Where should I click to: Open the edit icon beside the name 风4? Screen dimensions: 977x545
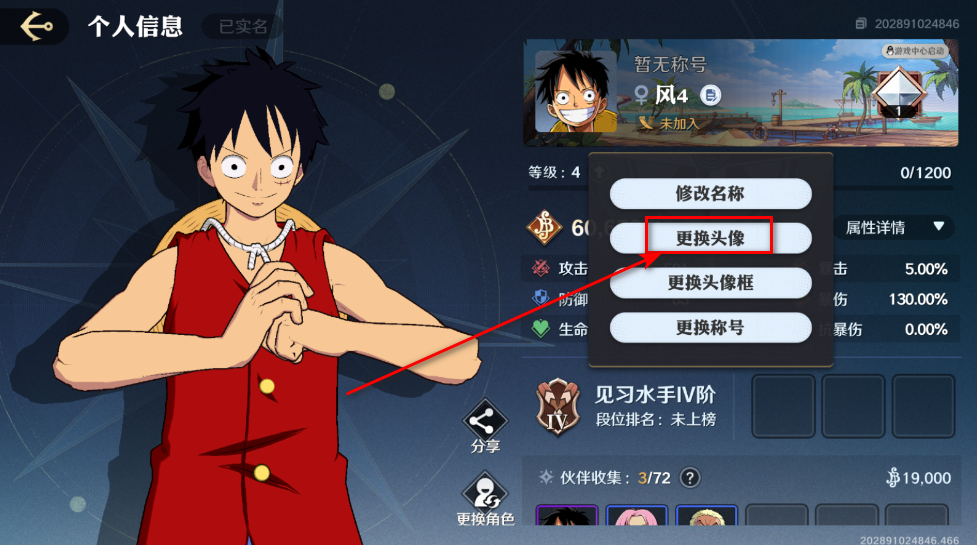pyautogui.click(x=710, y=95)
